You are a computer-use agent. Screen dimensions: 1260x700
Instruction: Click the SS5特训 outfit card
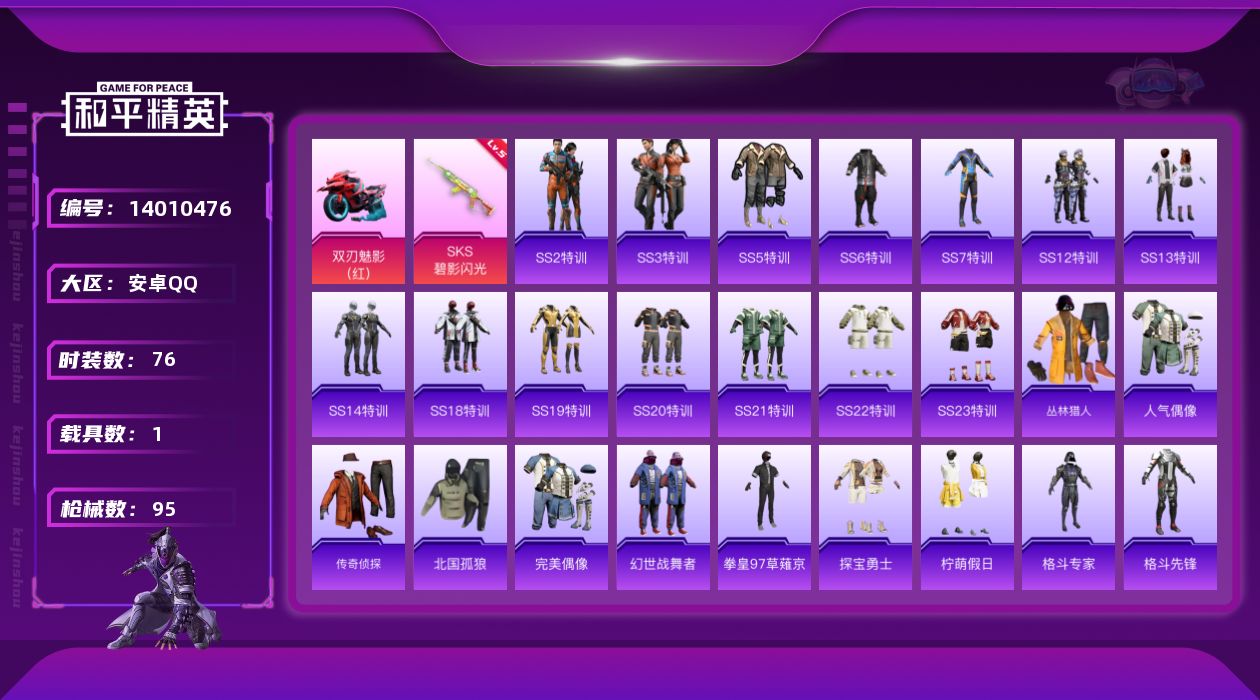tap(764, 211)
